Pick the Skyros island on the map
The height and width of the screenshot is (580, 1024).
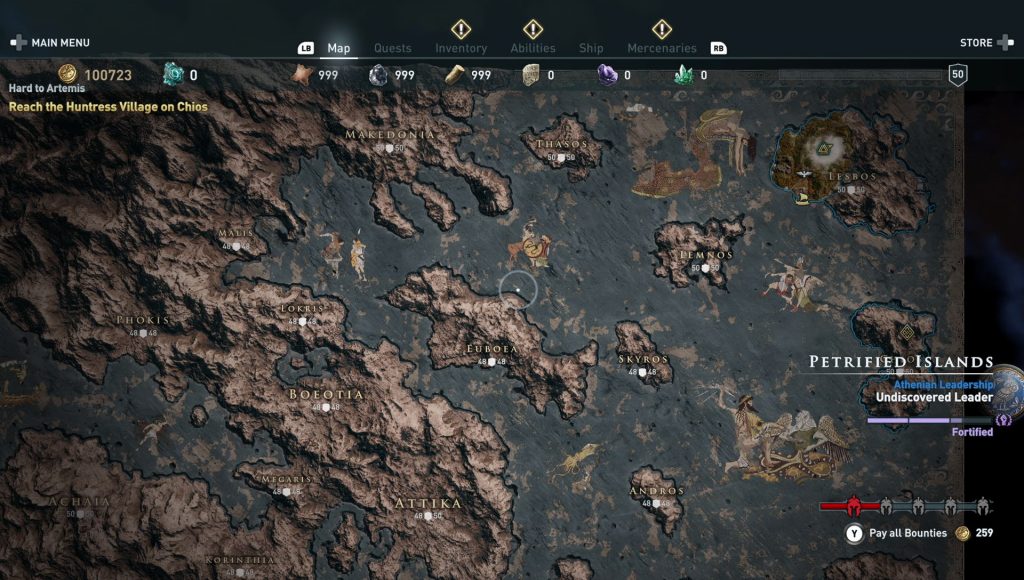[643, 359]
